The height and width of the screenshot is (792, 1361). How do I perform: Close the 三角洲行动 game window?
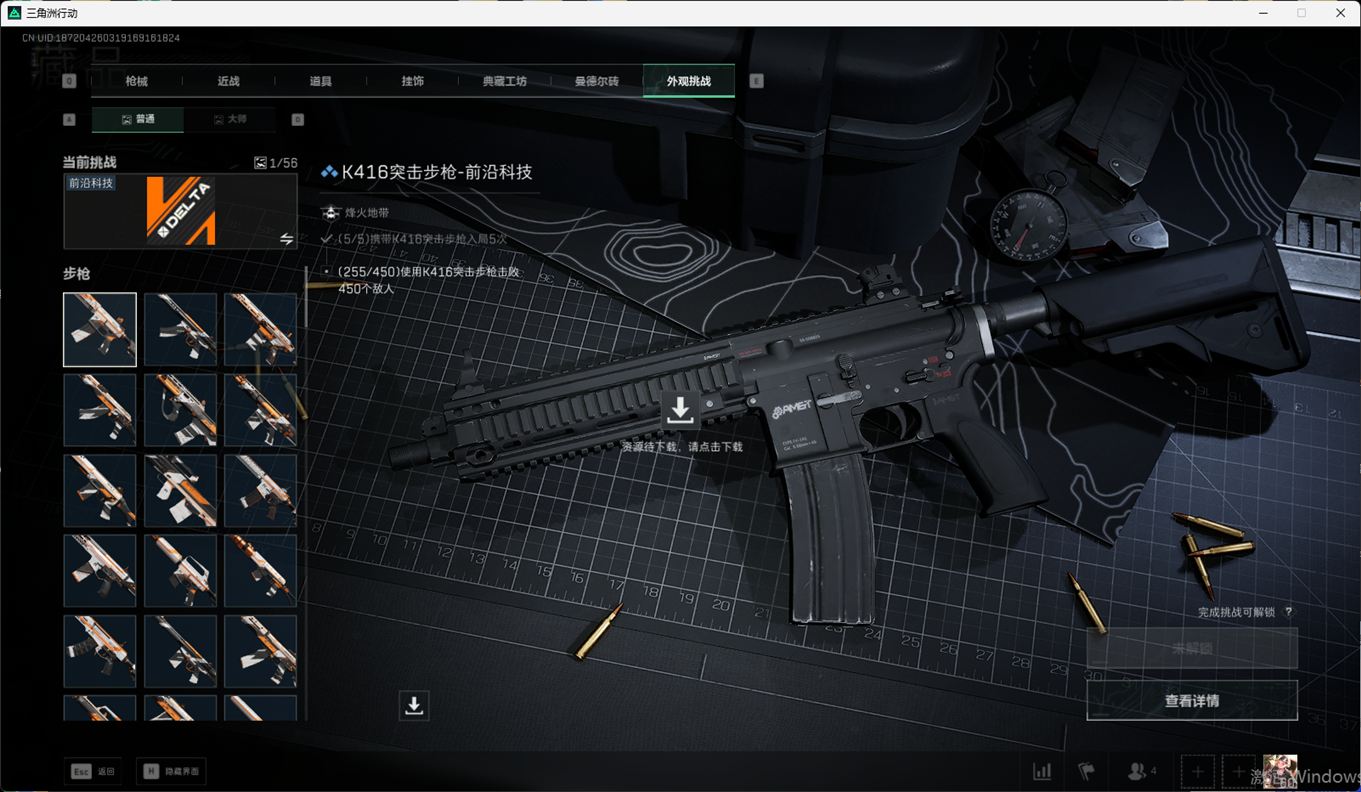click(x=1341, y=13)
